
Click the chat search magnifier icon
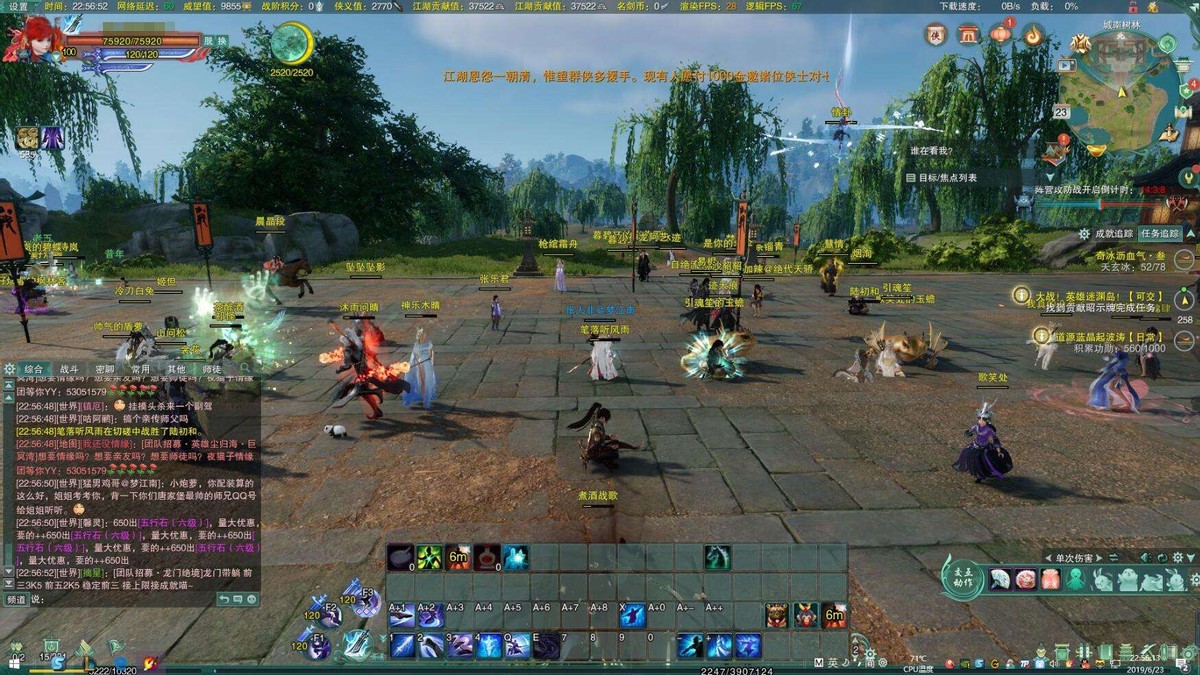(x=245, y=369)
